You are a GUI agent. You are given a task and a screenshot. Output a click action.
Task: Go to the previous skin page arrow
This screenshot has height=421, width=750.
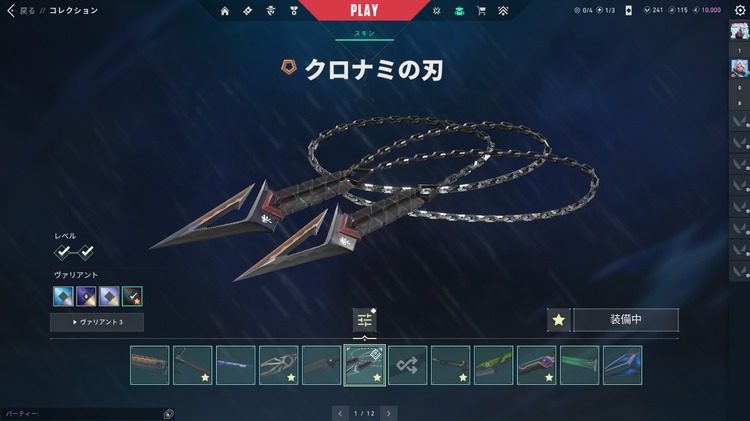[x=340, y=412]
